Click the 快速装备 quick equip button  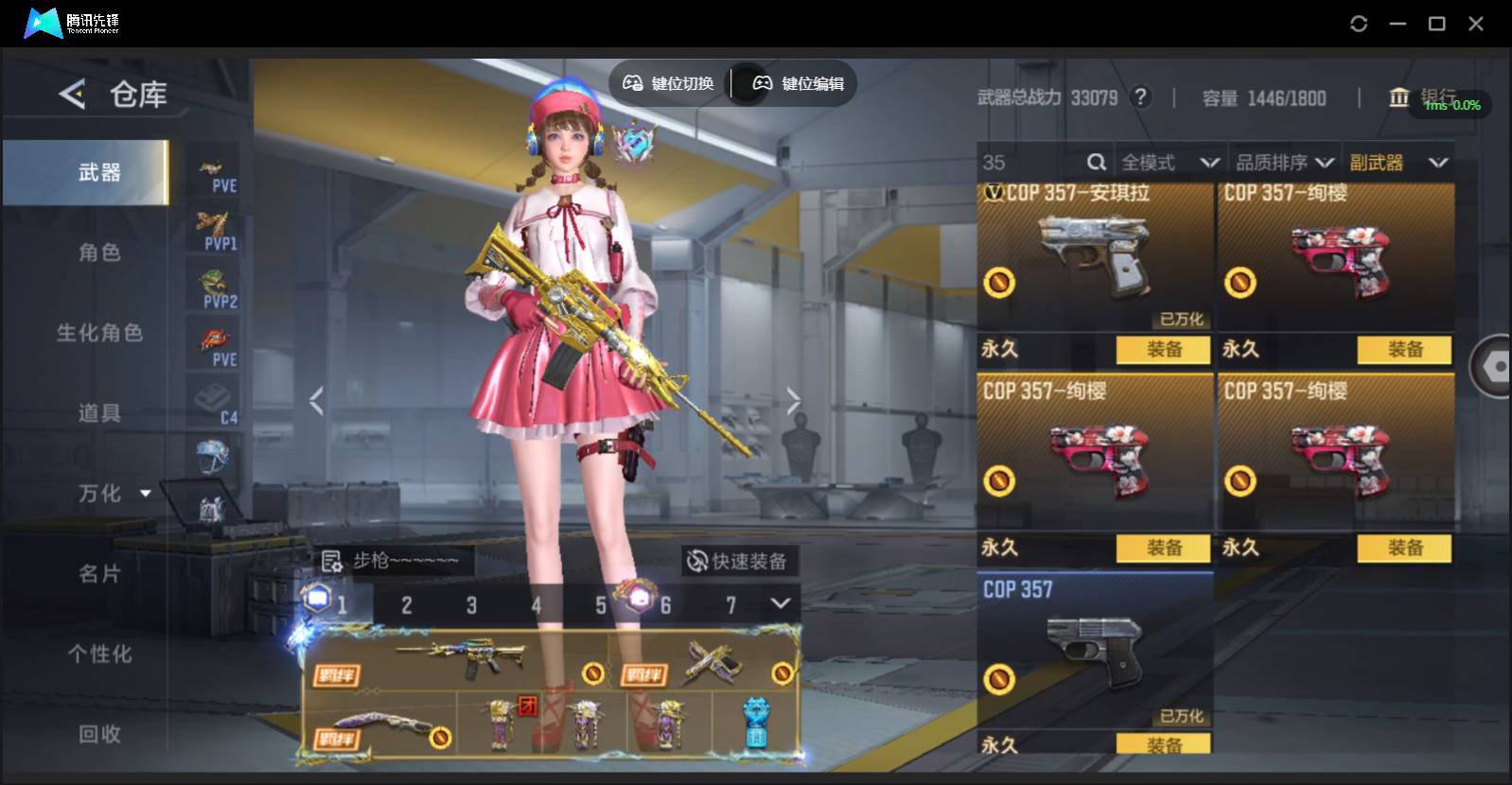[x=738, y=562]
